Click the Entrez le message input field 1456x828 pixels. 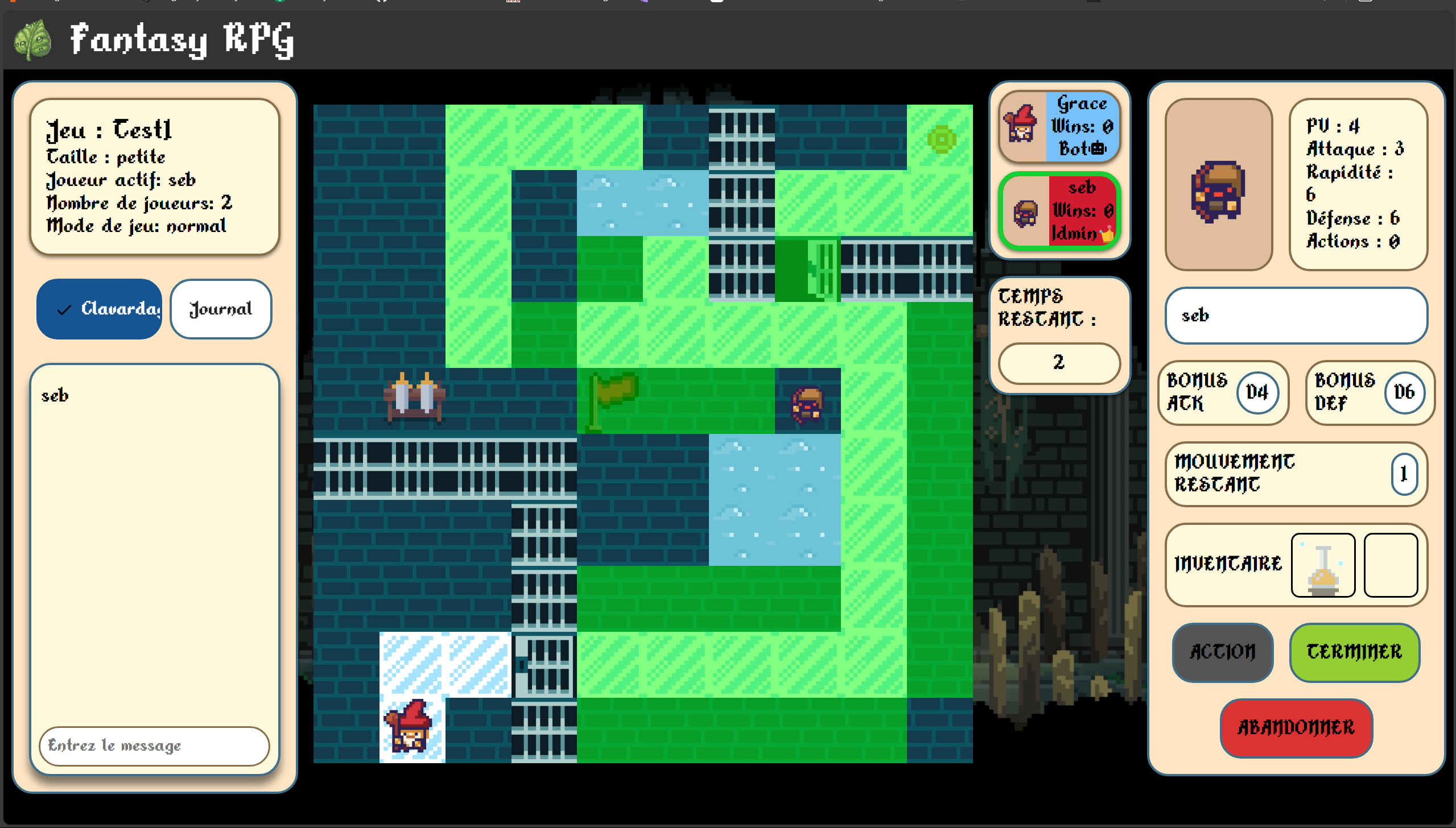click(x=154, y=746)
